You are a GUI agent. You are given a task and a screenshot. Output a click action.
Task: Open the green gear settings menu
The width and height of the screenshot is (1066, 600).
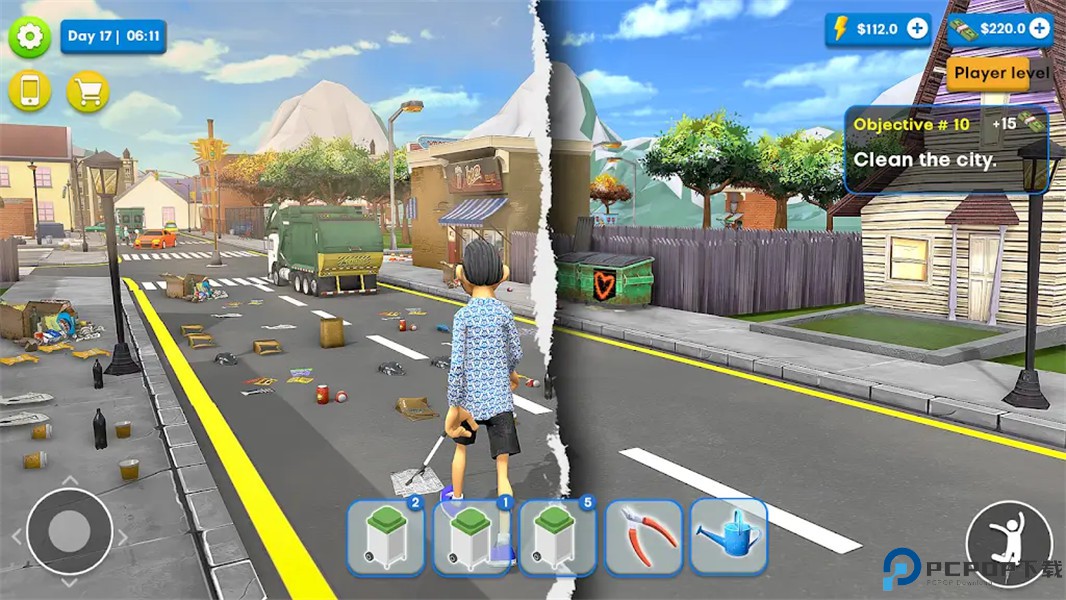(x=30, y=37)
